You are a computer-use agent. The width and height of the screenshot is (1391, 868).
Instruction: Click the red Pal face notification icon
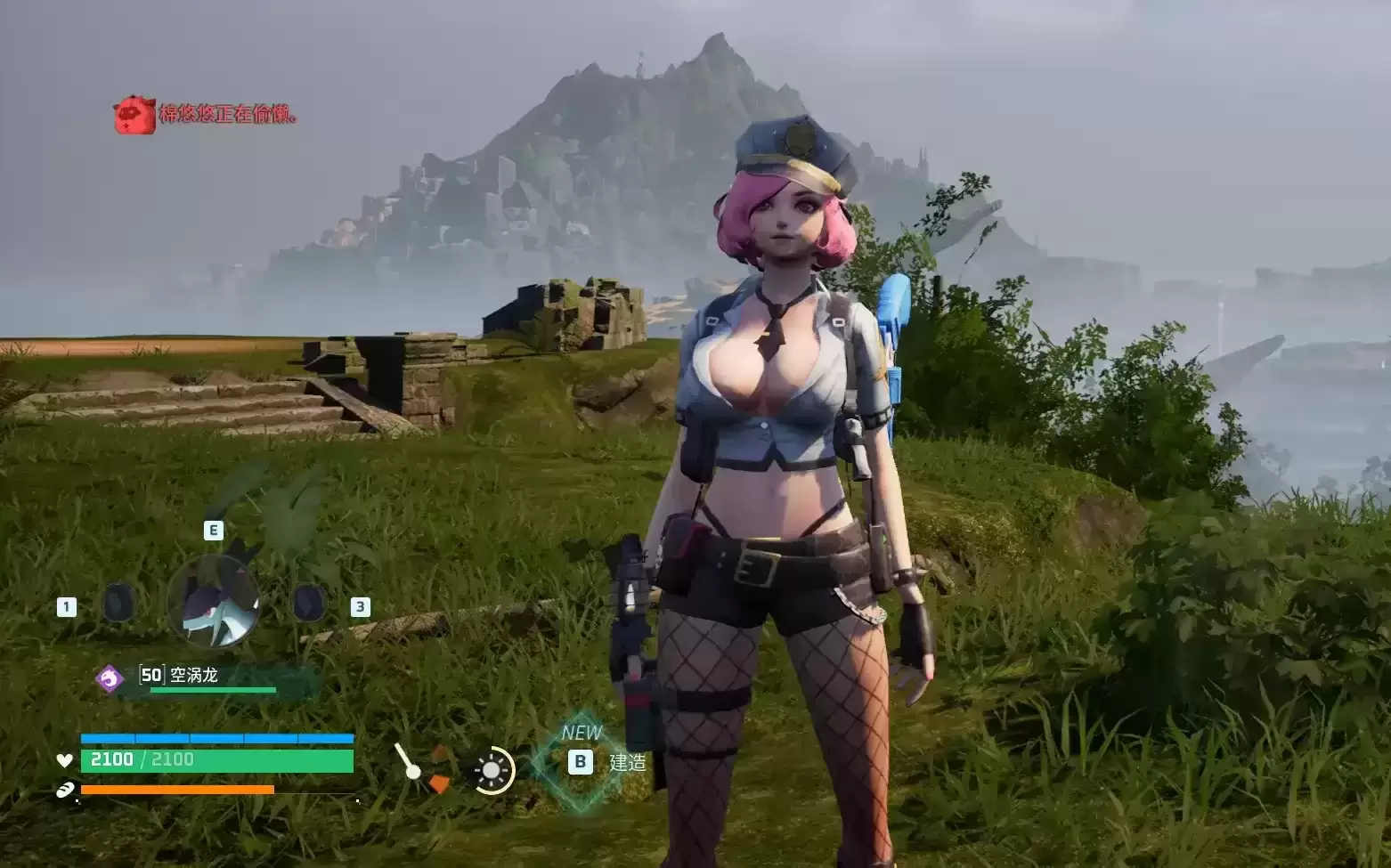pos(134,115)
